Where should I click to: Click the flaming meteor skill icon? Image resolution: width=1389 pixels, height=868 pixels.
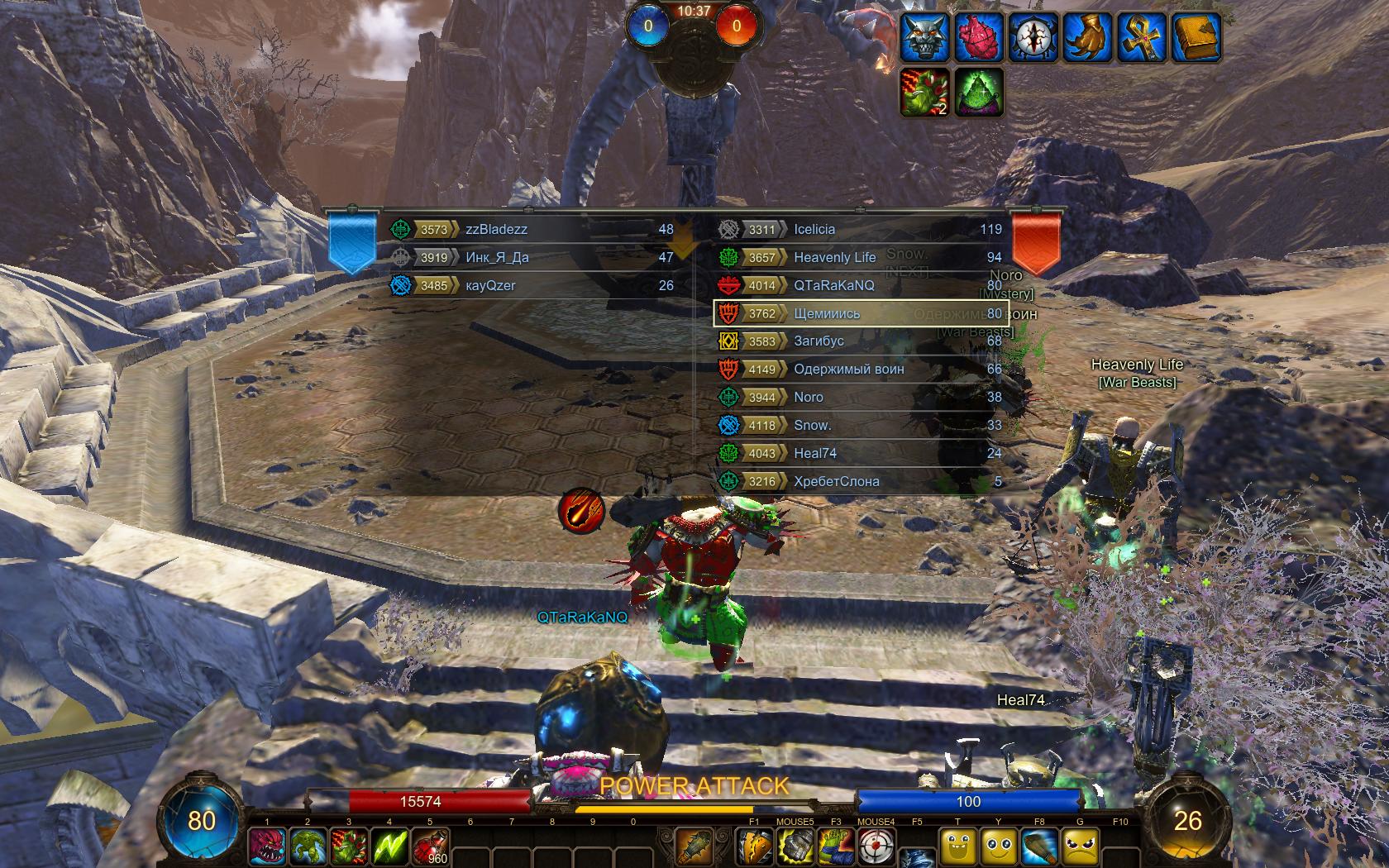581,510
